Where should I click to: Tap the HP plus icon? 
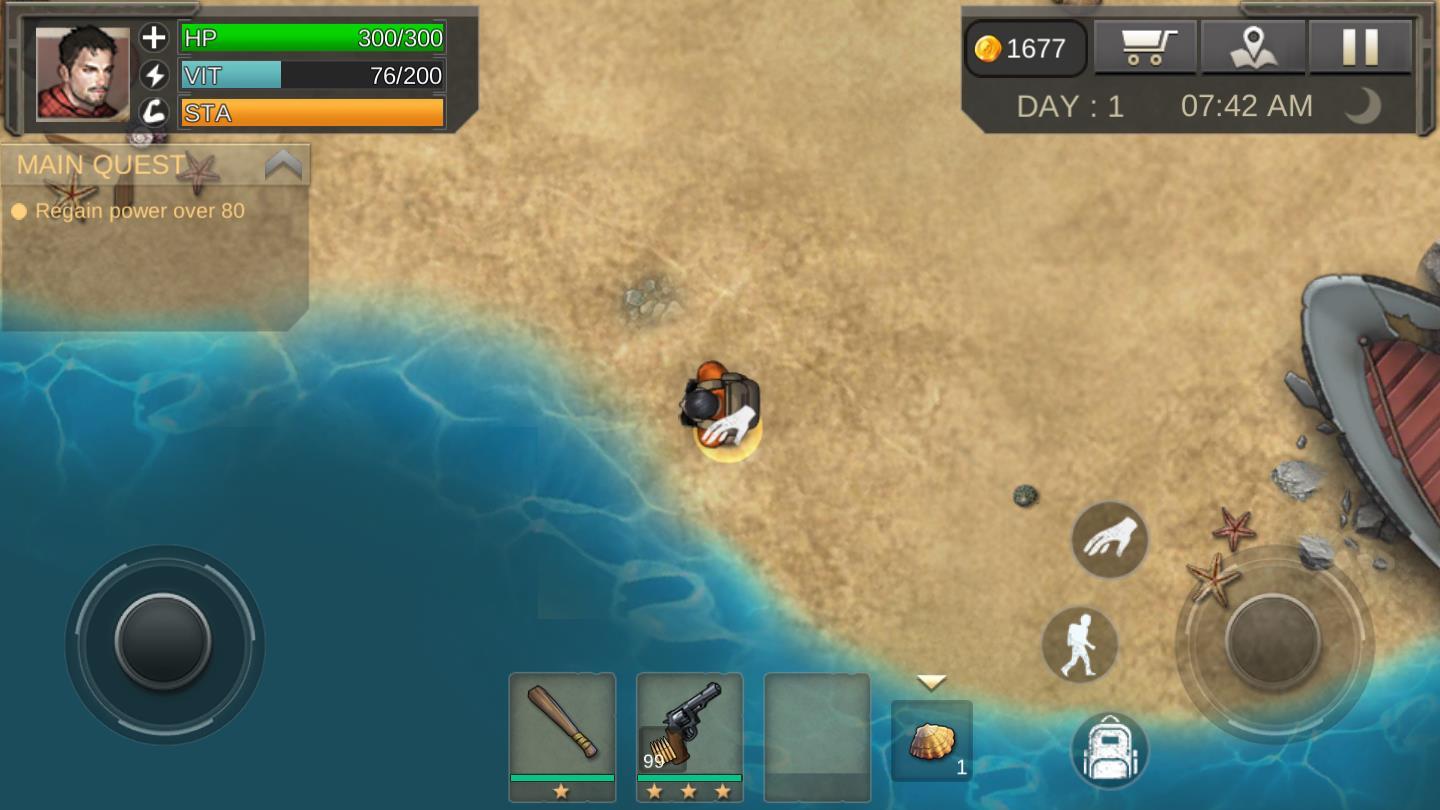(154, 38)
